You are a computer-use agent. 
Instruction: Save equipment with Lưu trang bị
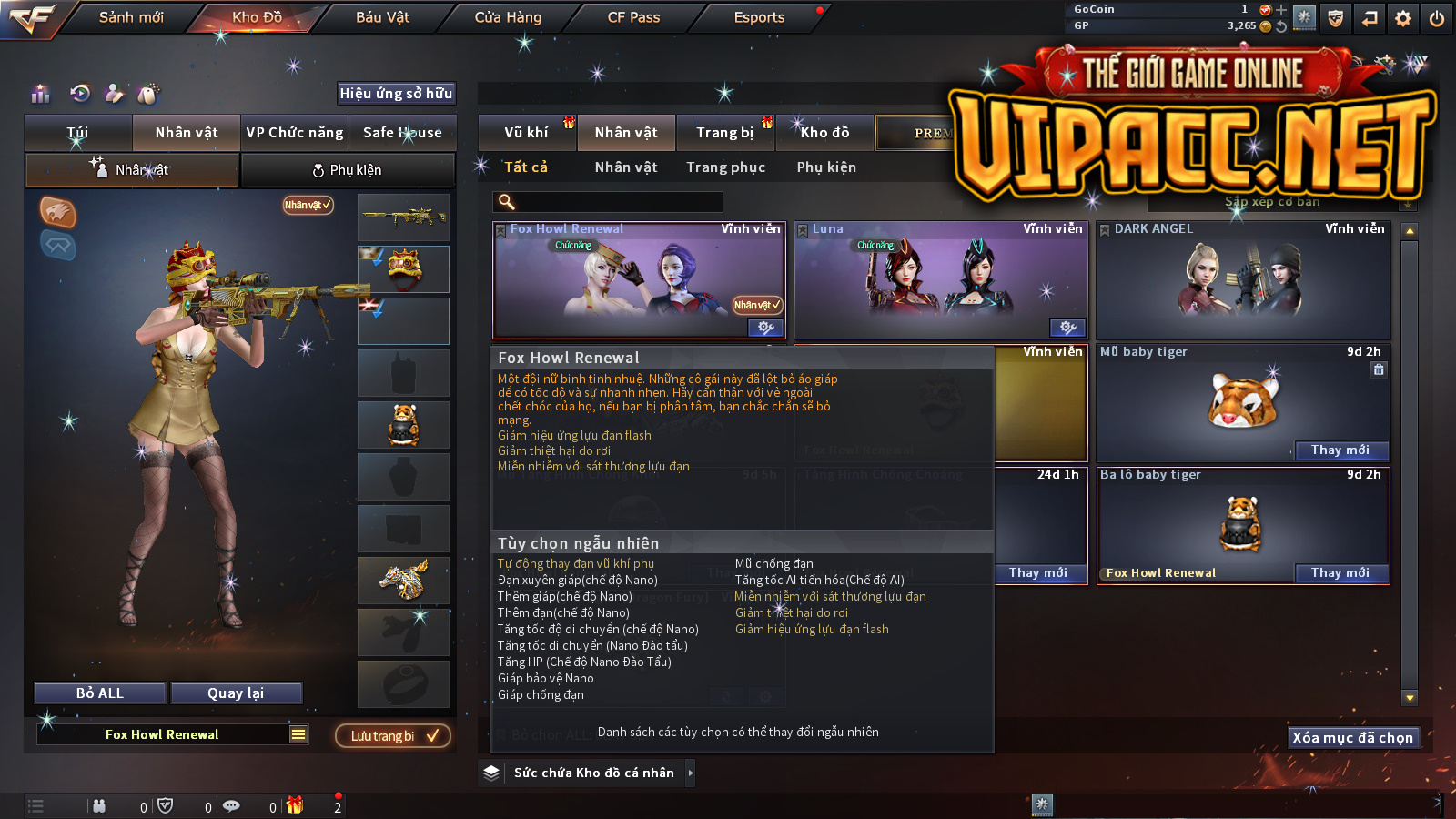[393, 736]
